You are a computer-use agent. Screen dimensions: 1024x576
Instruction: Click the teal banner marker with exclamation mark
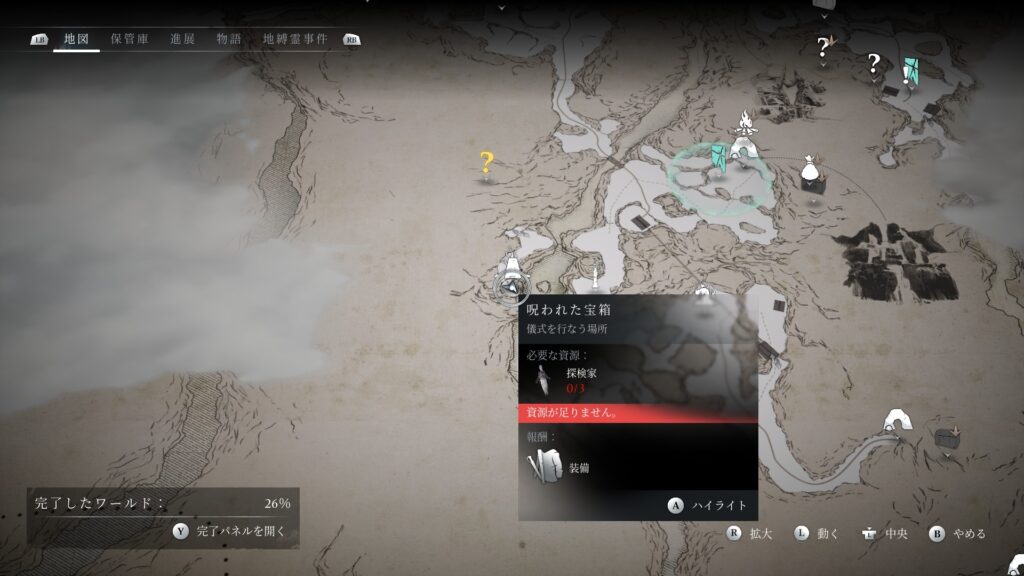coord(910,72)
